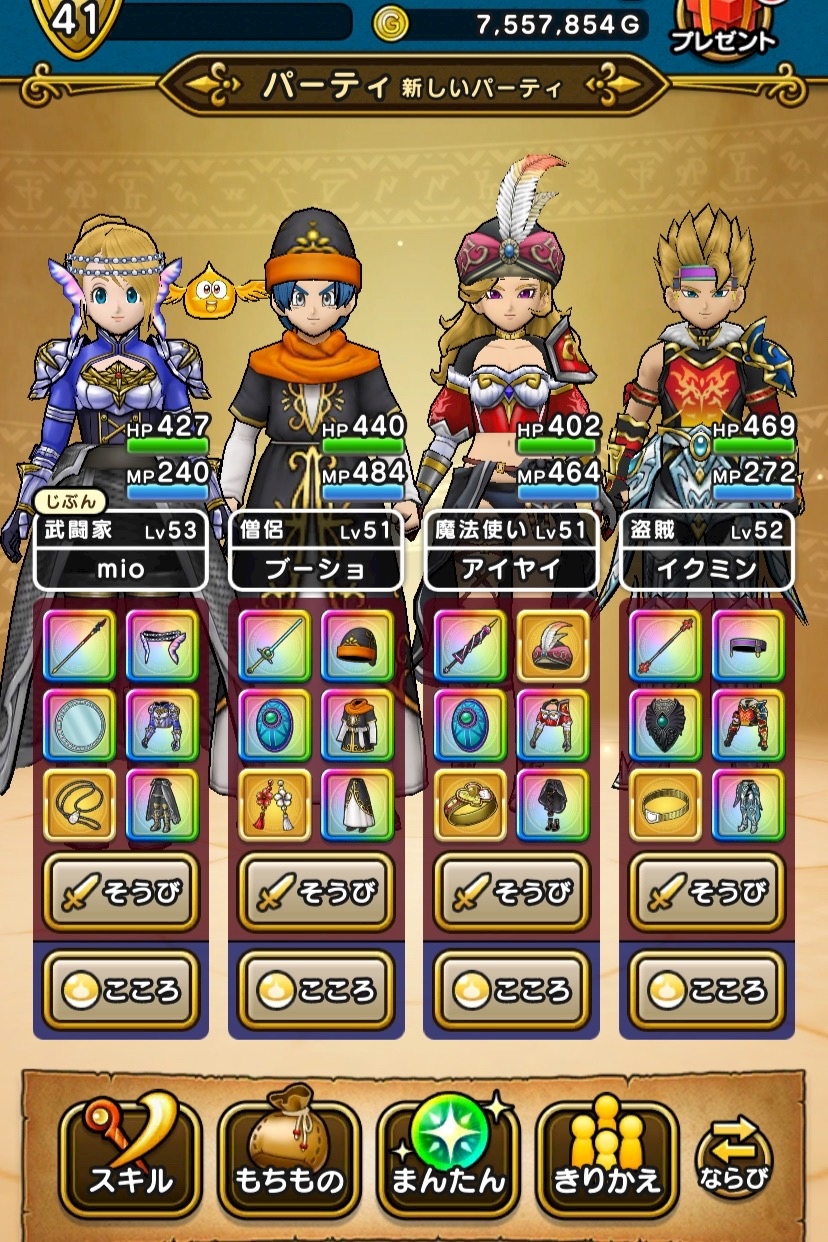The image size is (828, 1242).
Task: Open mio's そうび equipment button
Action: 120,892
